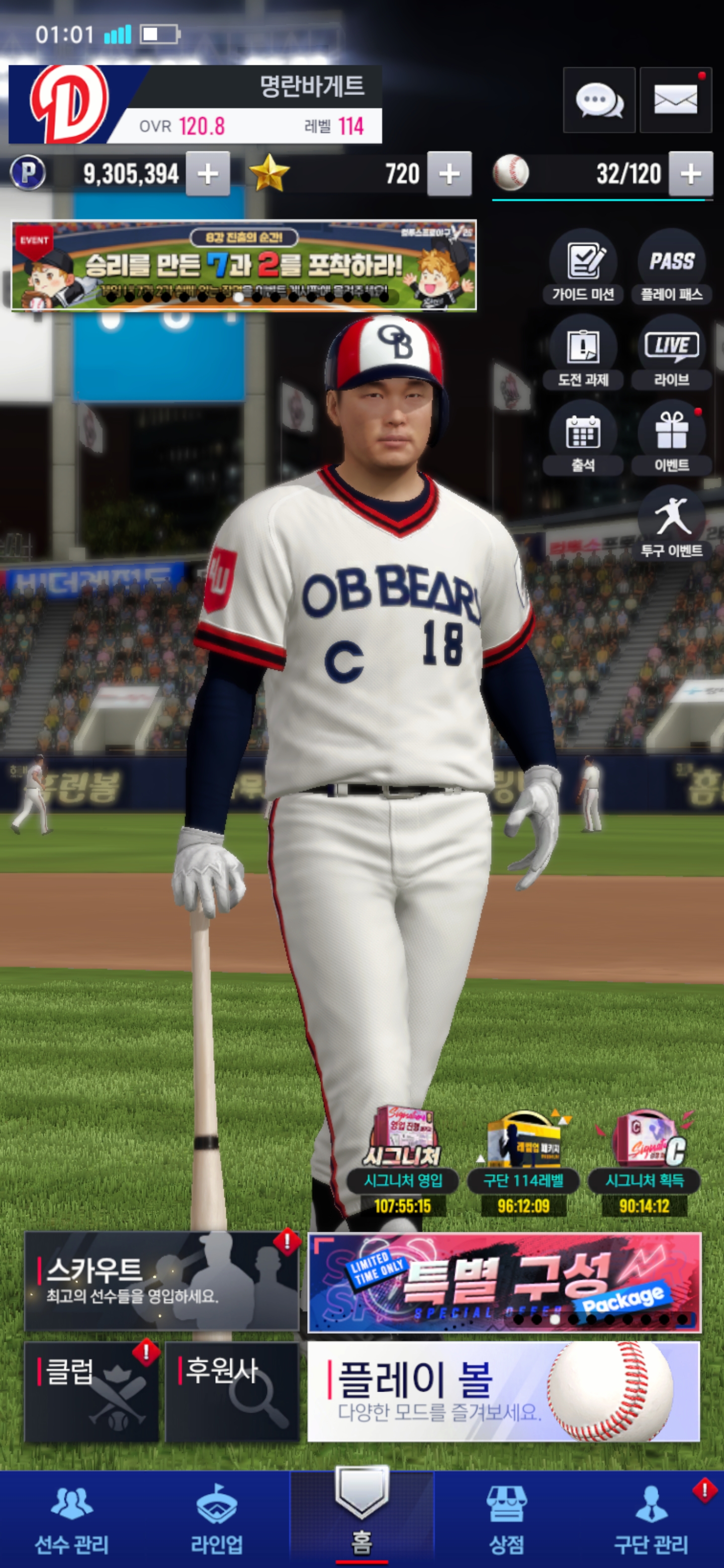Screen dimensions: 724x1568
Task: Switch to the 라인업 lineup tab
Action: point(216,1519)
